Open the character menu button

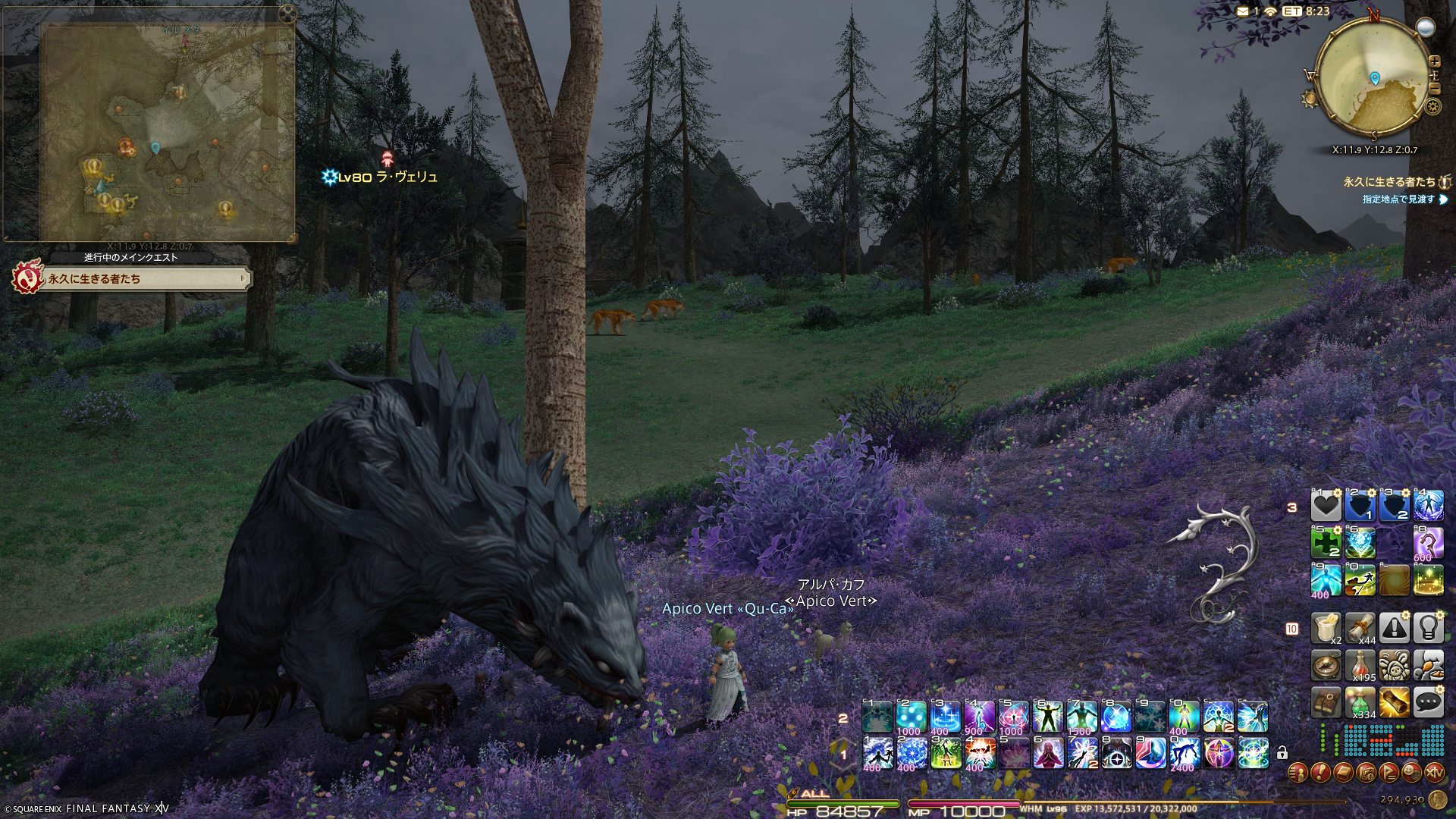click(x=1298, y=773)
